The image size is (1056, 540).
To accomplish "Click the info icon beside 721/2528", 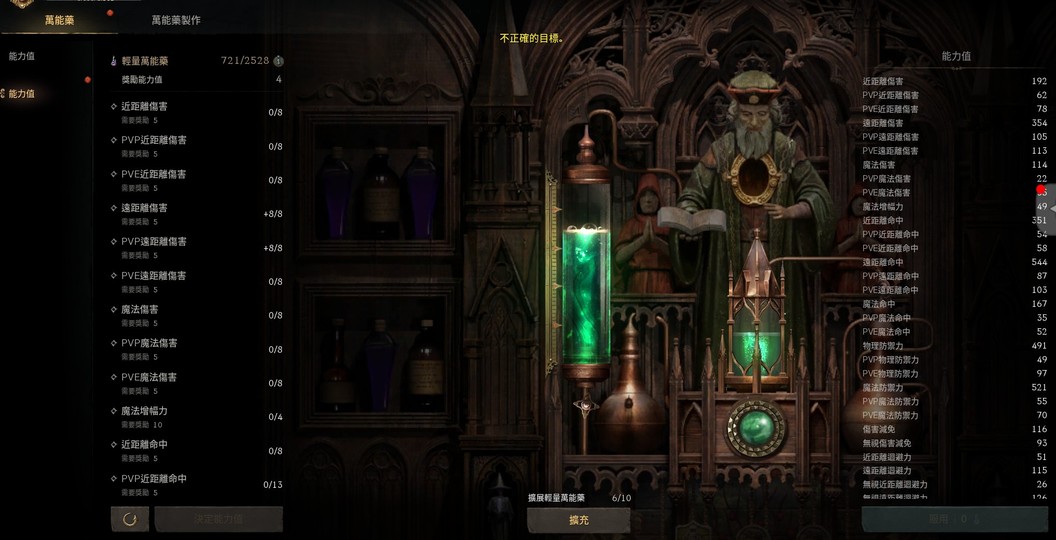I will tap(278, 61).
